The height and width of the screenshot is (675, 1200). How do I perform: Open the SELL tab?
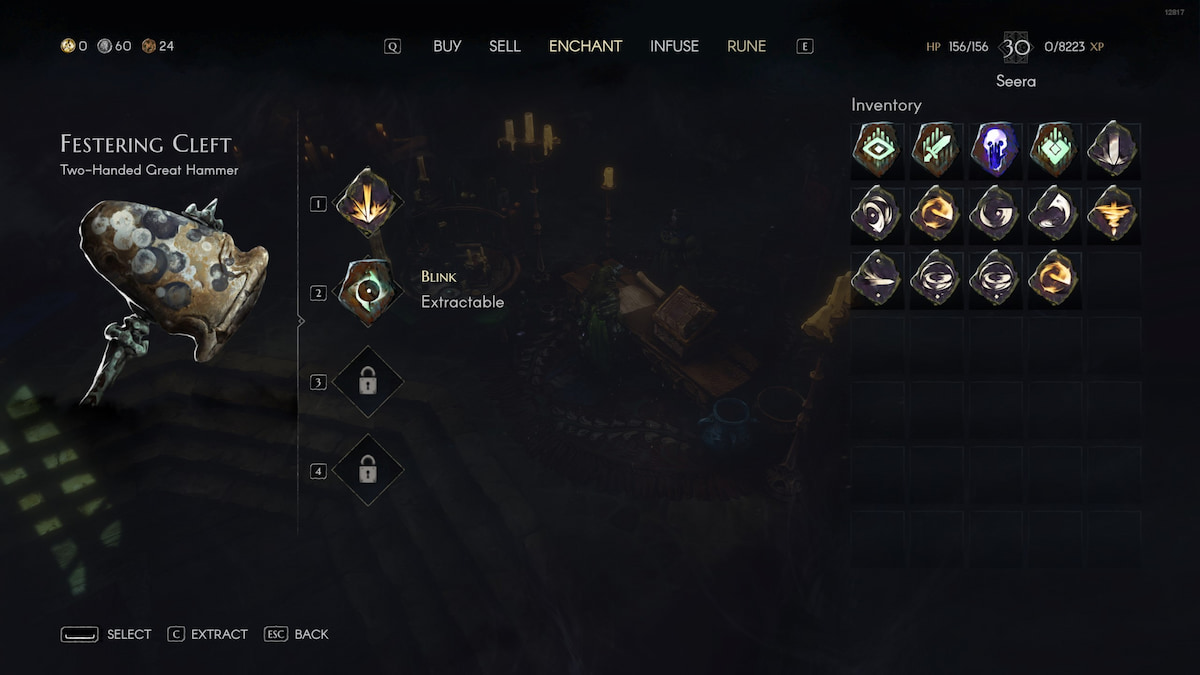(x=505, y=46)
